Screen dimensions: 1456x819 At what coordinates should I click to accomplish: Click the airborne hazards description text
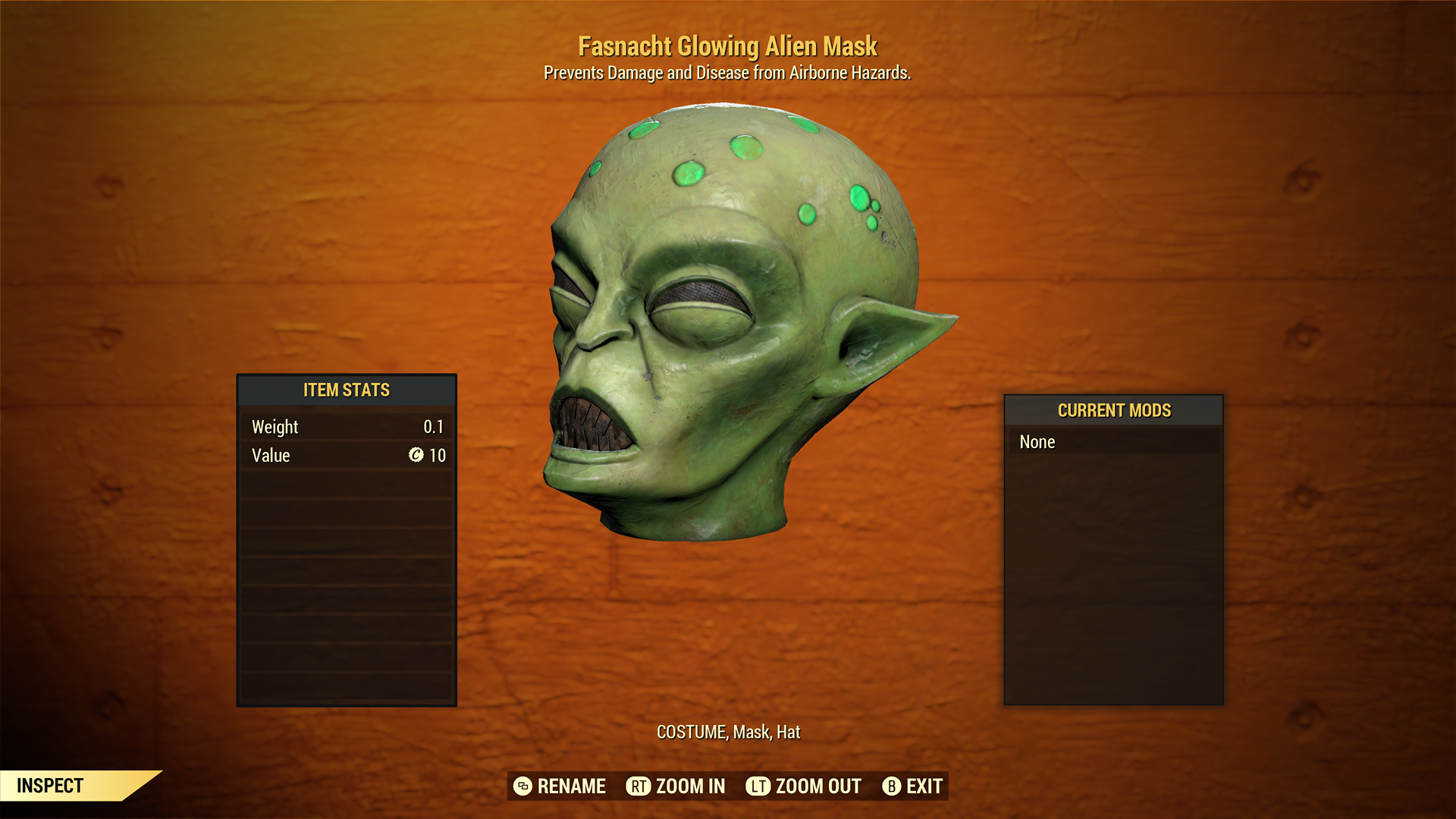click(727, 73)
